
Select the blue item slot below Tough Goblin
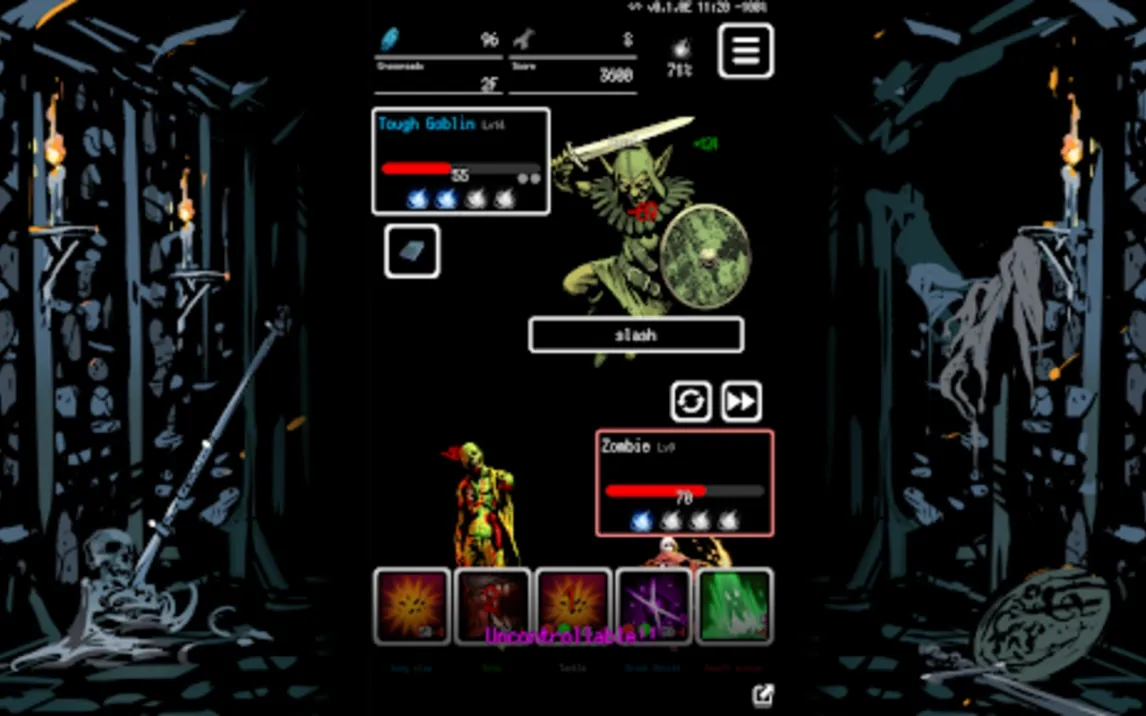(x=412, y=251)
